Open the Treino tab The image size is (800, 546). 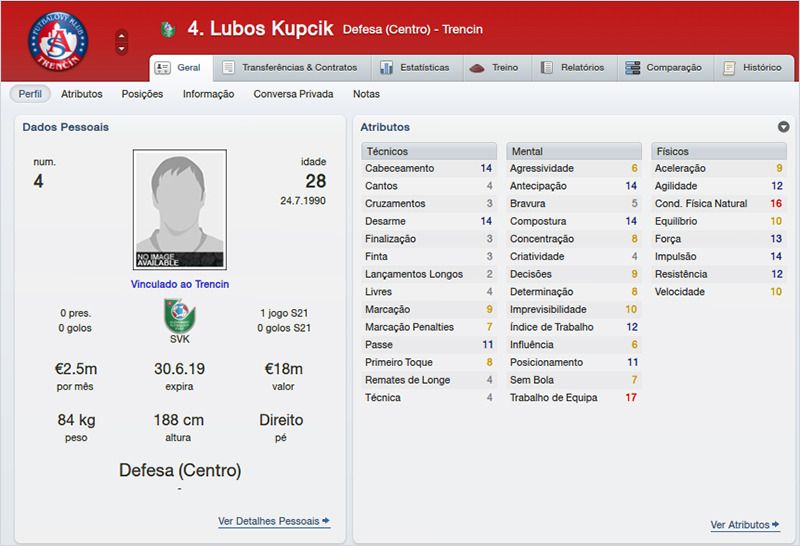point(496,68)
